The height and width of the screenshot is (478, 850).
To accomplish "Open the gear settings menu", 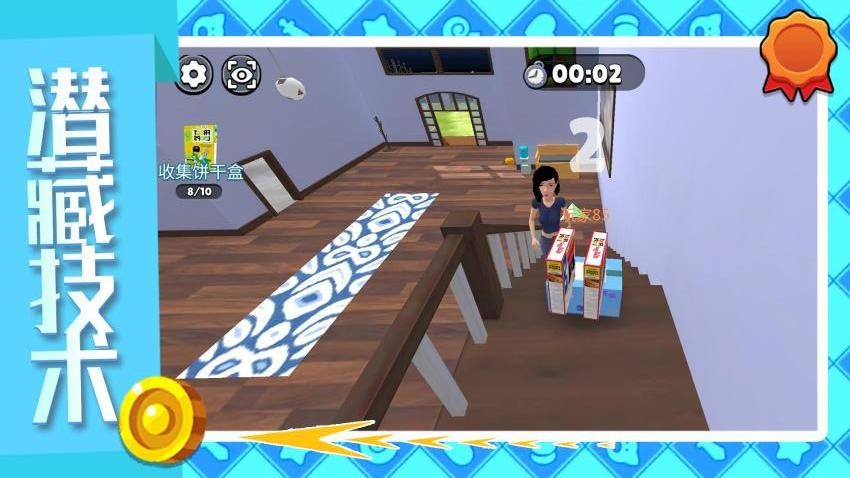I will (195, 73).
